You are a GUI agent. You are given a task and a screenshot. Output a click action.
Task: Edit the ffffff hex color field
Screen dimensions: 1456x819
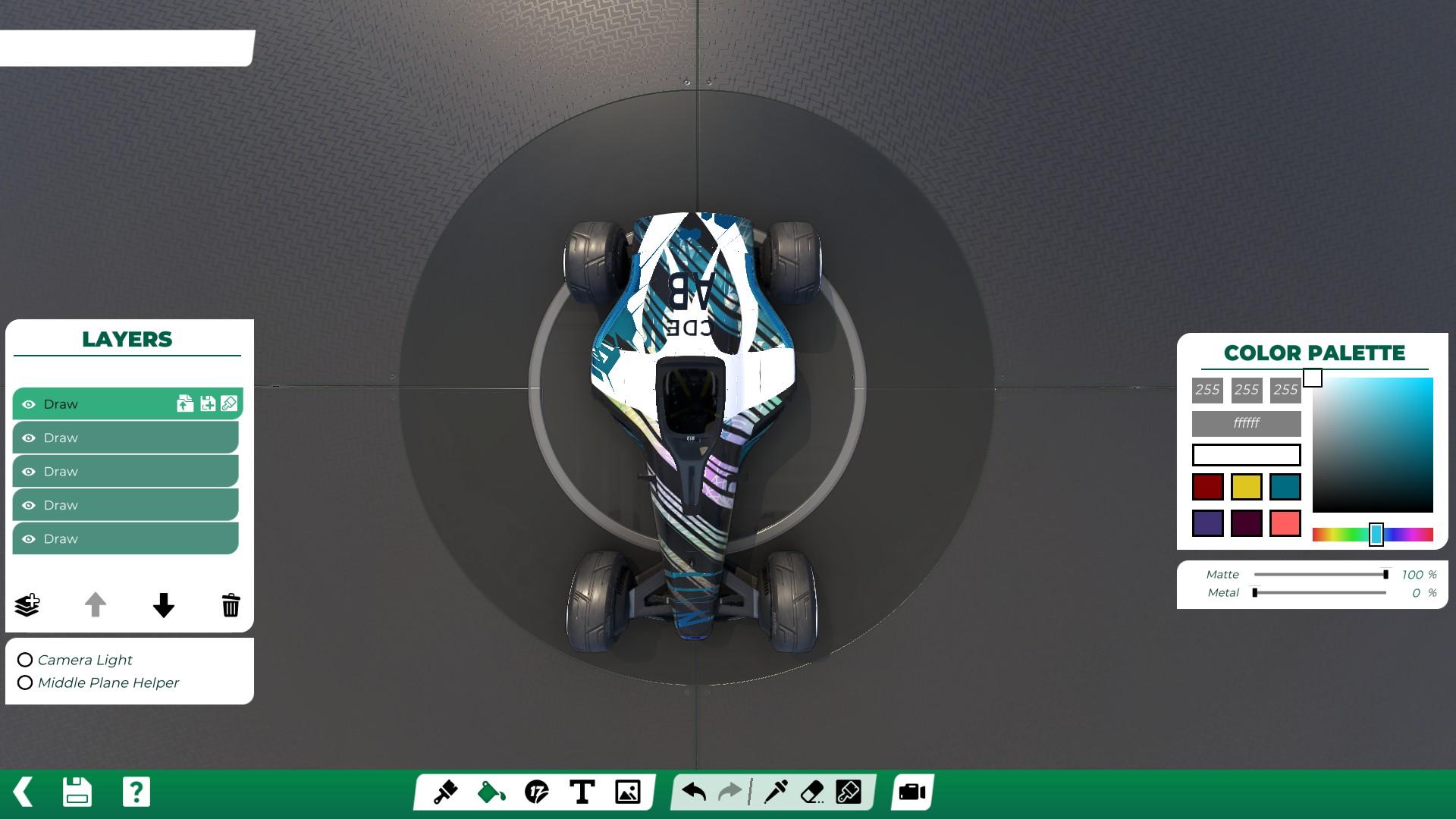[1244, 424]
